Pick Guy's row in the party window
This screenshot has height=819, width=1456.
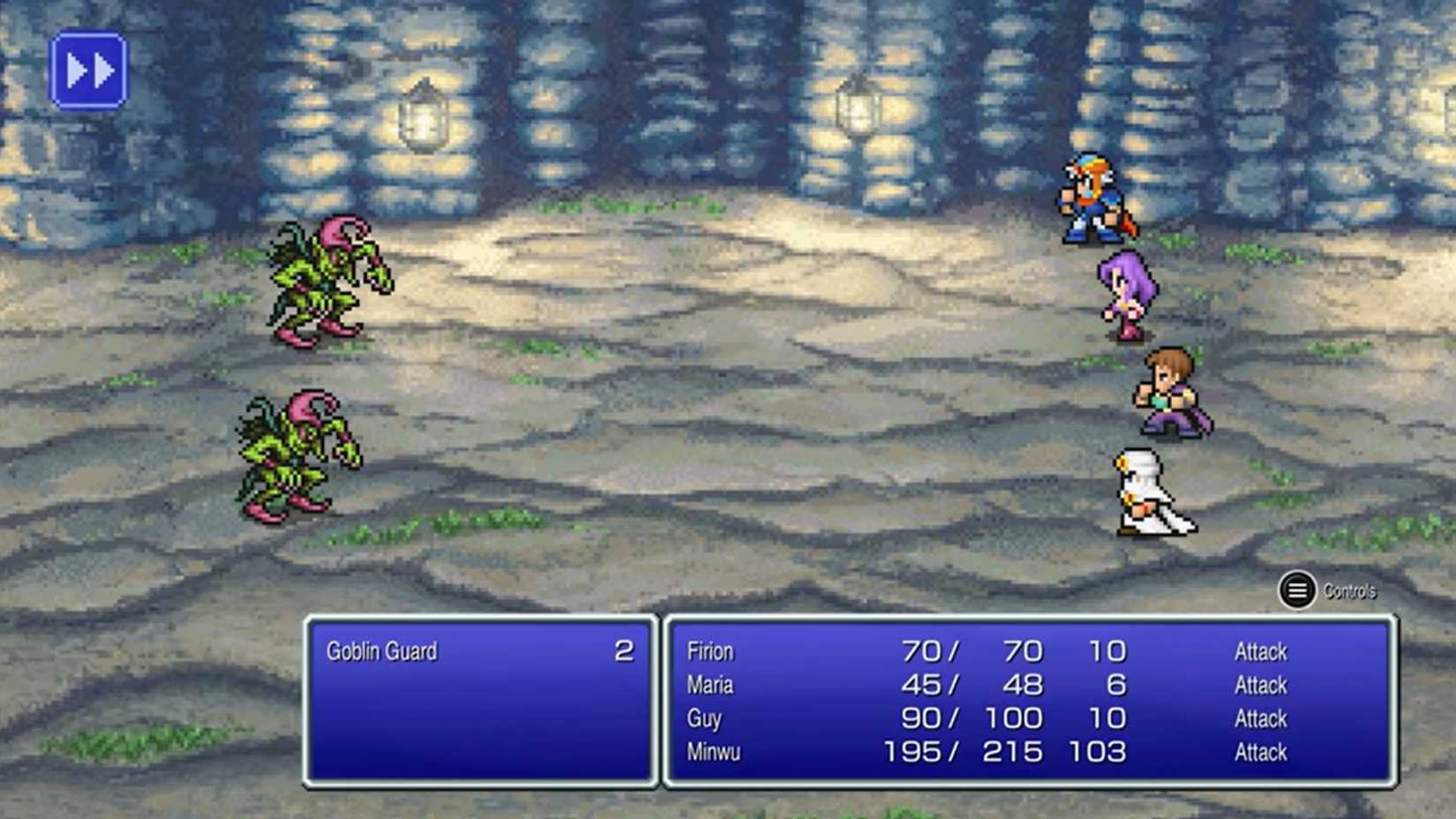coord(704,718)
